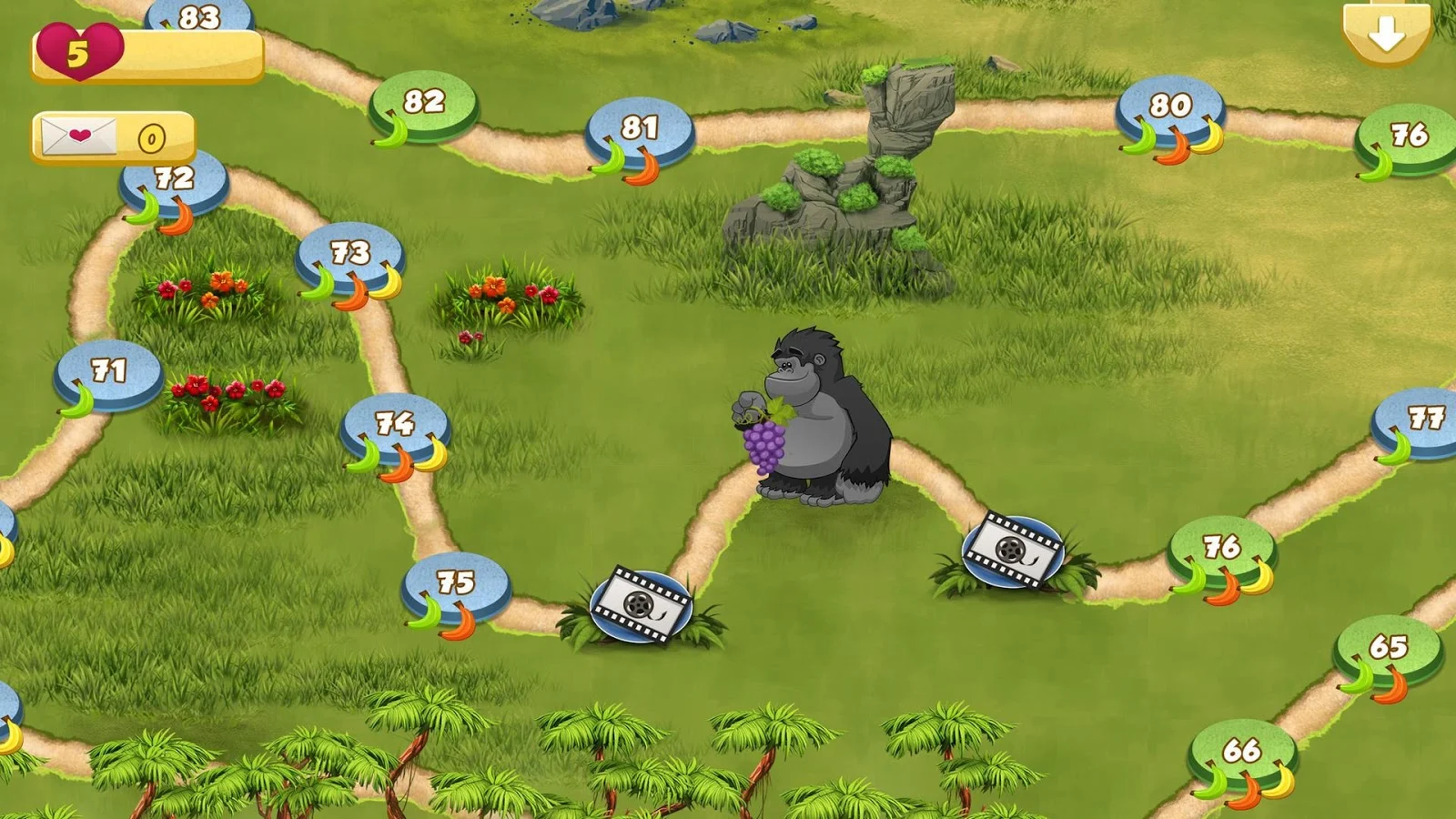Open the tilted film reel marker near level 76

[x=1013, y=551]
